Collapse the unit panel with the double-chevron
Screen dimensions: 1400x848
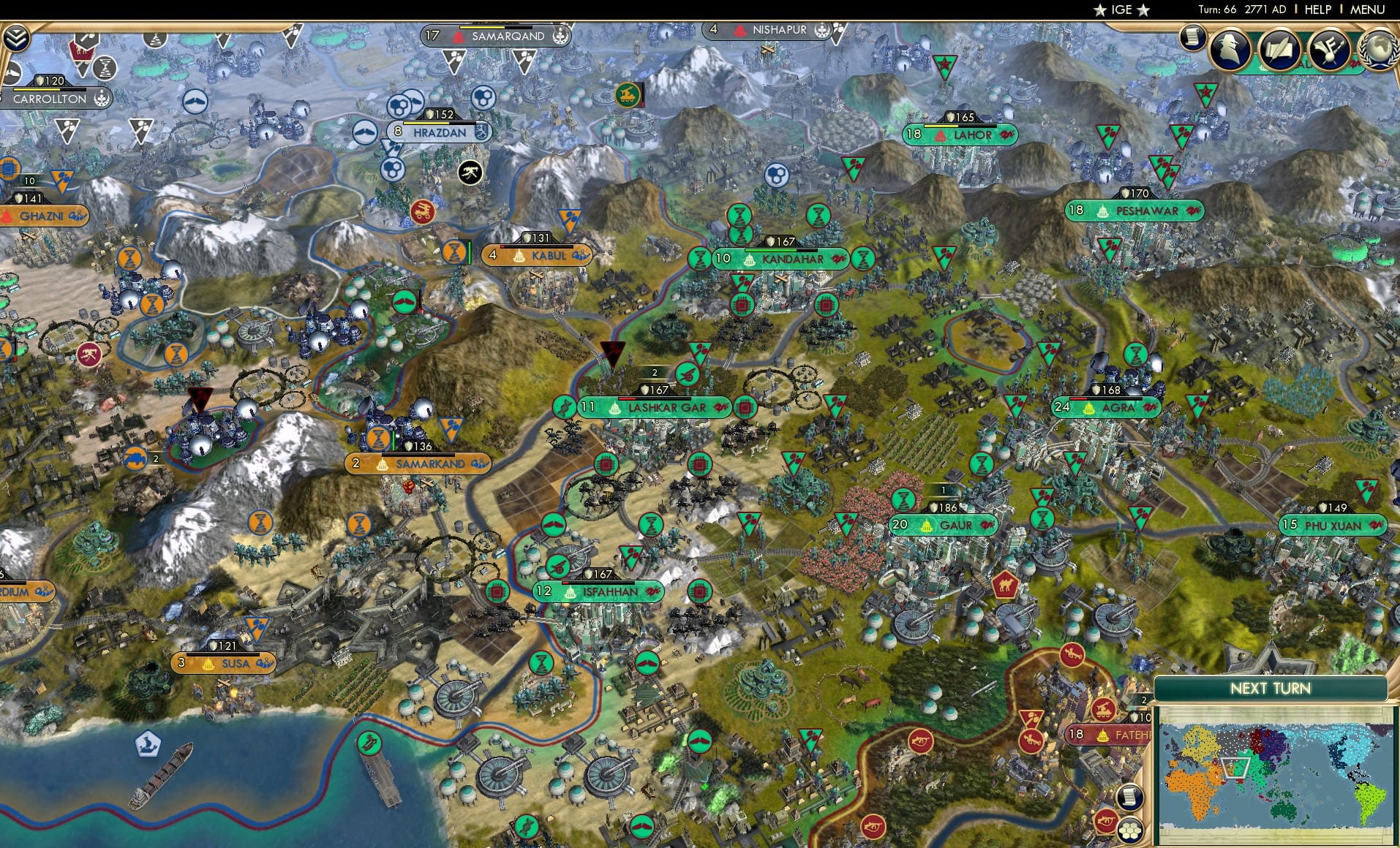coord(16,37)
